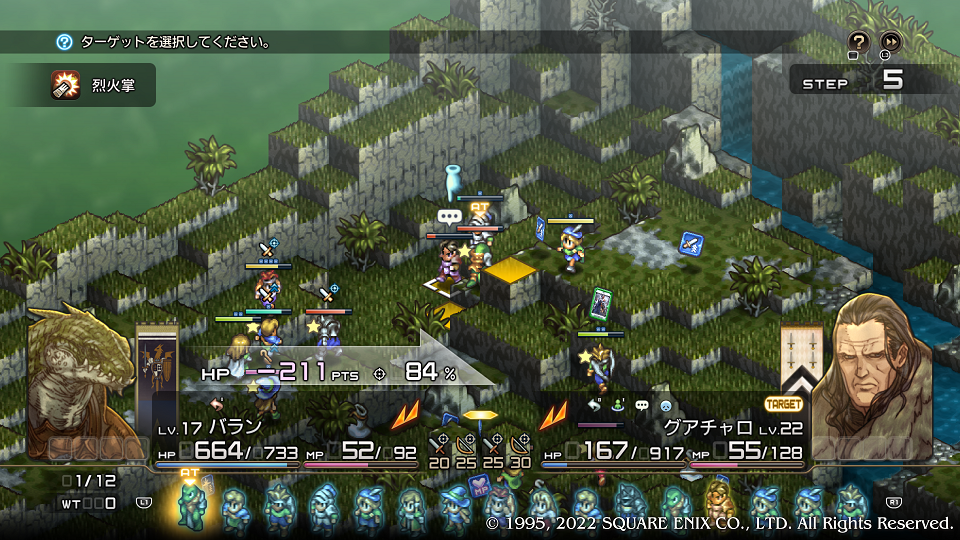The image size is (960, 540).
Task: Open the question mark help button
Action: coord(858,42)
